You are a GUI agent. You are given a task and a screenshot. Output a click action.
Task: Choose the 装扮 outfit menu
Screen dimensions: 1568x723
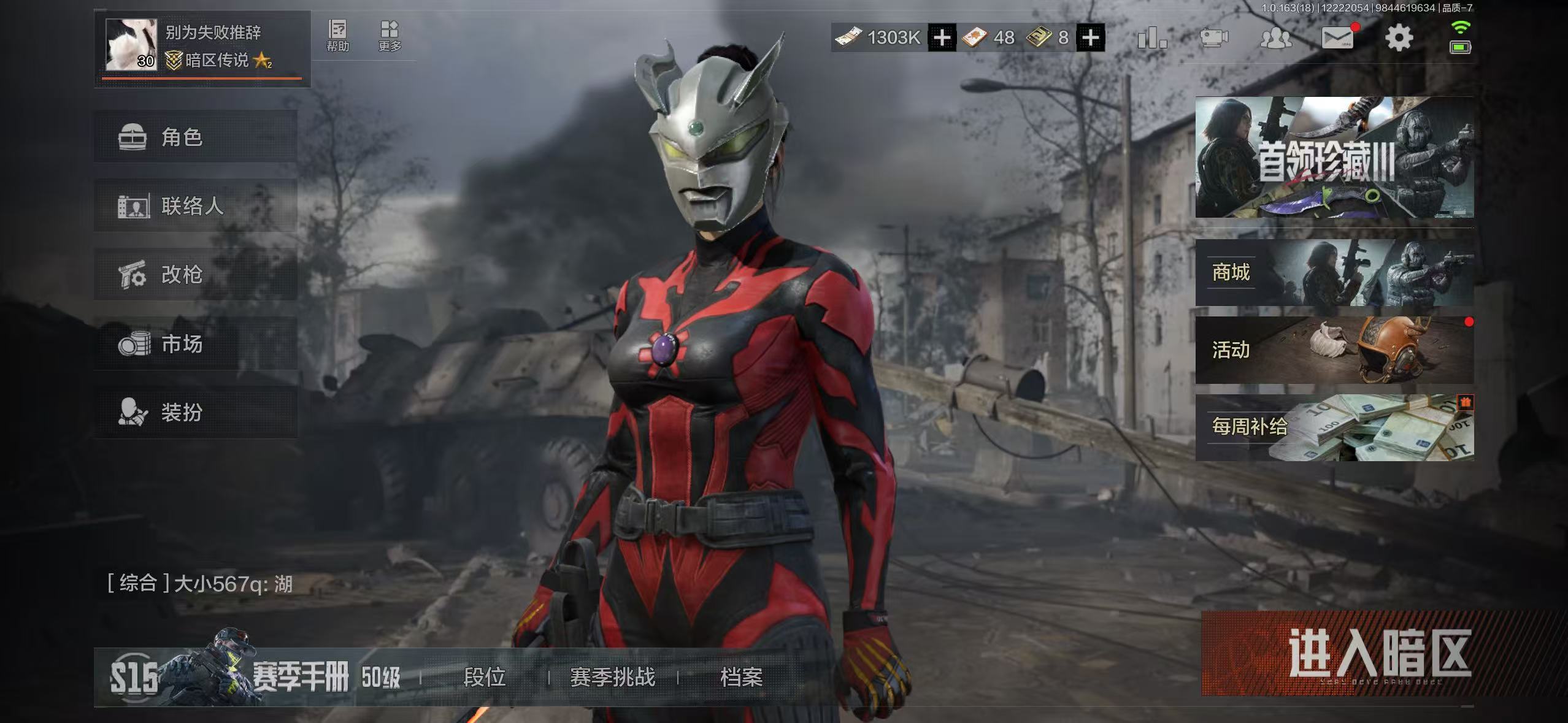coord(195,412)
